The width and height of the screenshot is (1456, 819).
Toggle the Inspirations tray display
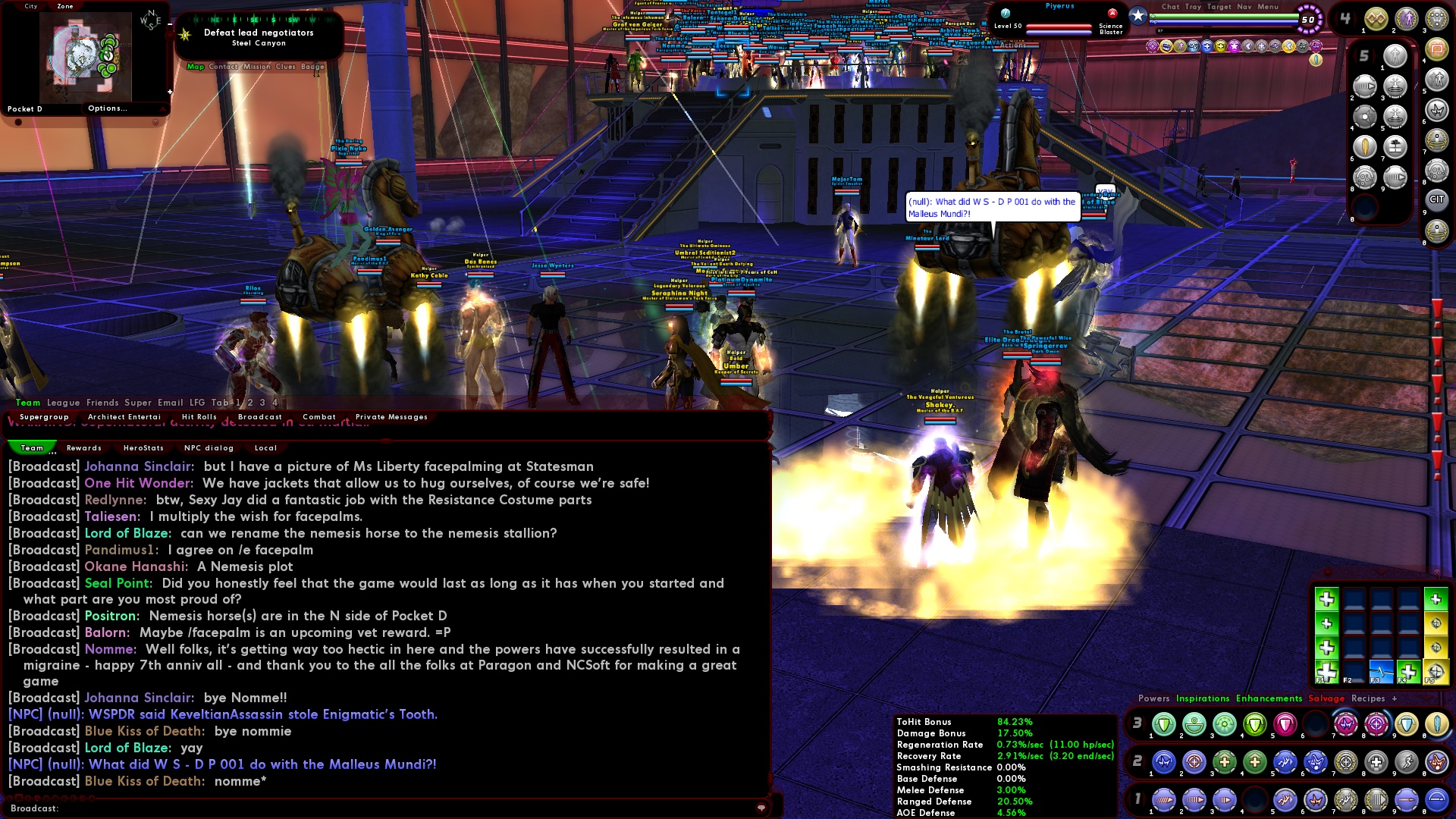[1202, 698]
